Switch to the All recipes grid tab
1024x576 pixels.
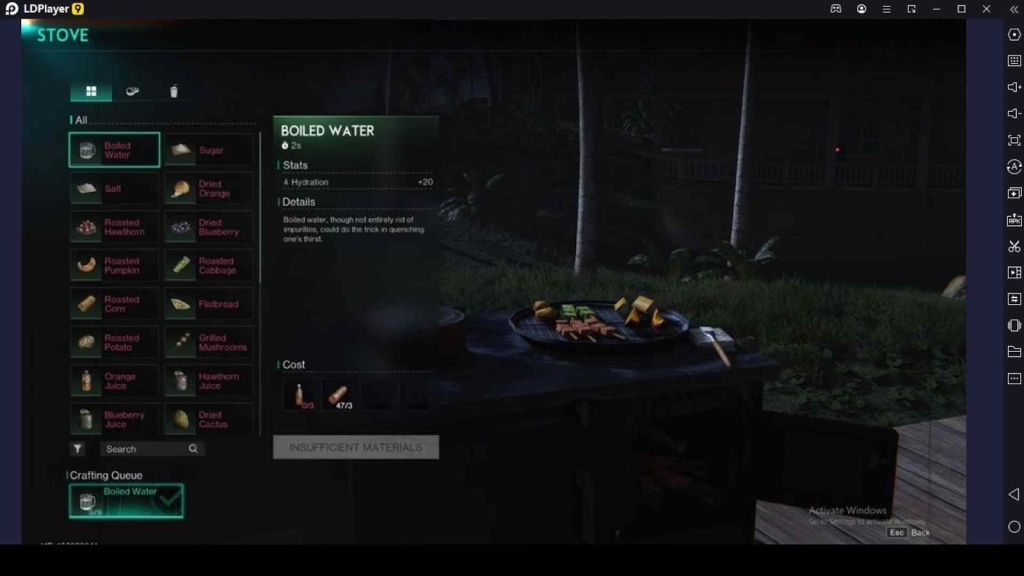(91, 92)
